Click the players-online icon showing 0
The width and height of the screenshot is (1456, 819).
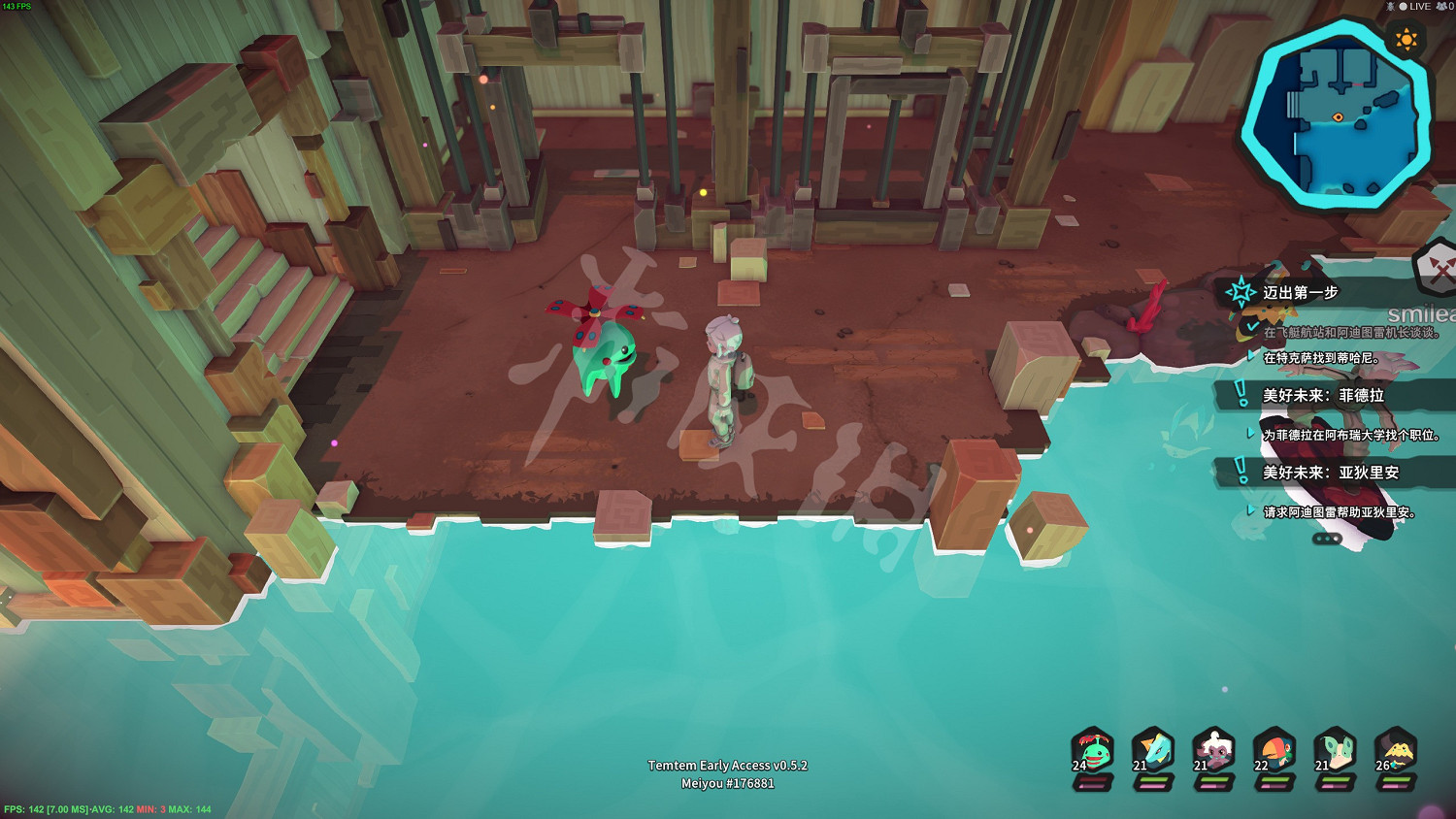pyautogui.click(x=1443, y=8)
